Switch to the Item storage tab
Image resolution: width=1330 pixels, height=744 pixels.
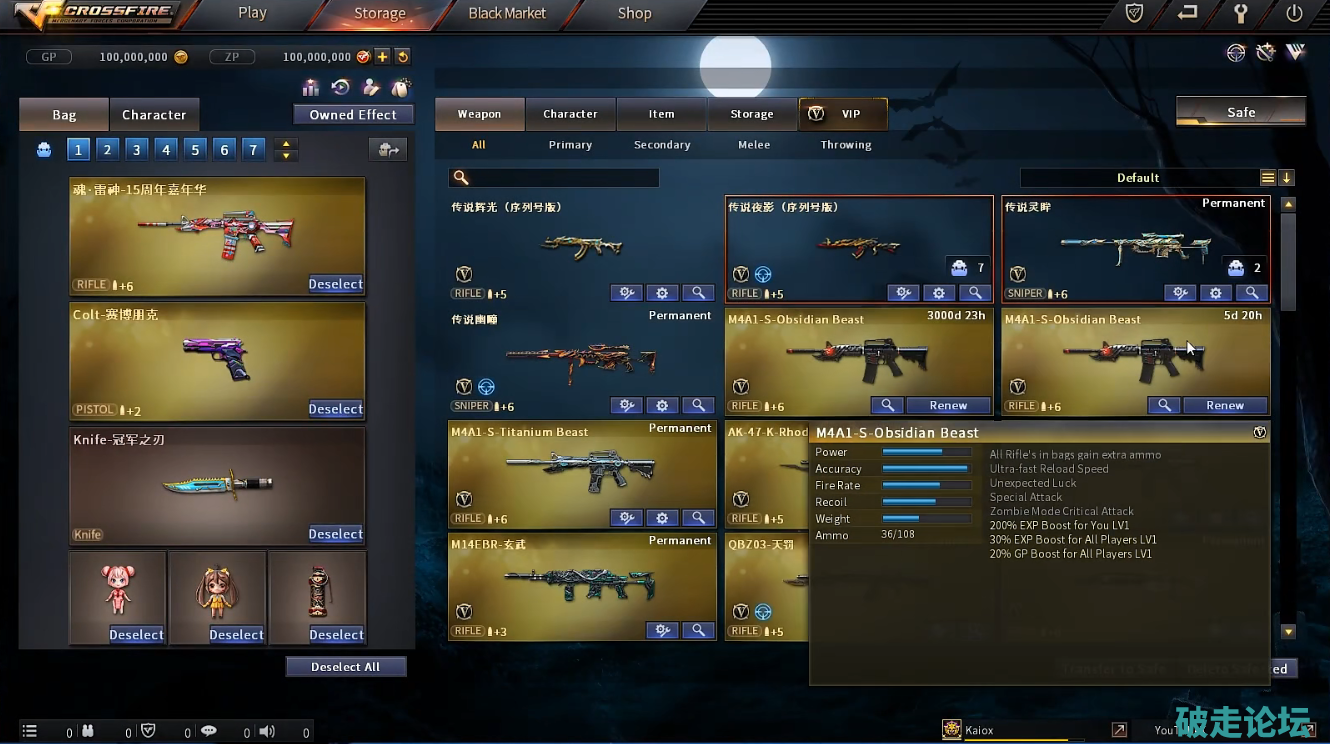[x=661, y=114]
